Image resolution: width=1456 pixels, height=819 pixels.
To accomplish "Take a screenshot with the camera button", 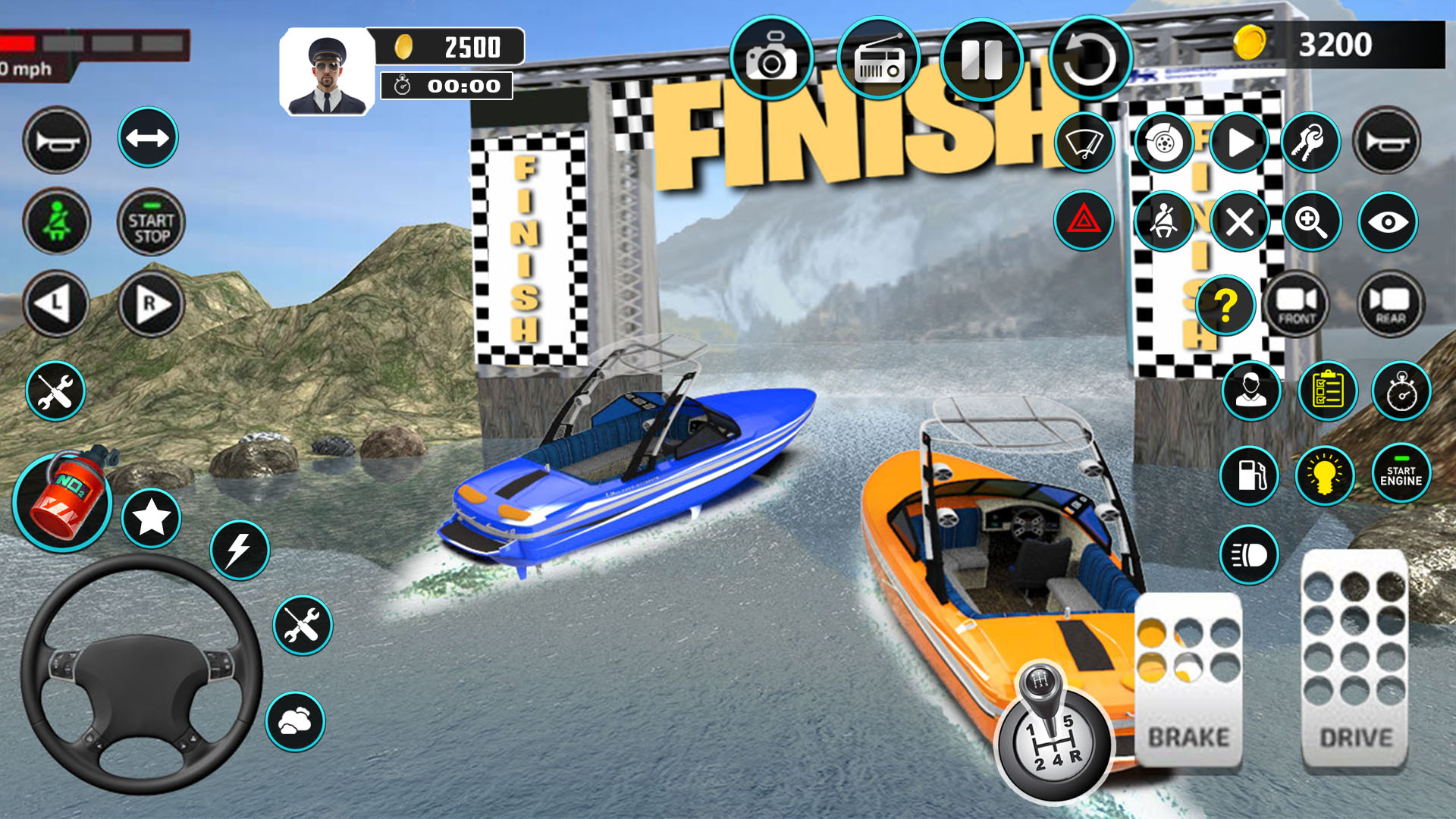I will (x=771, y=58).
